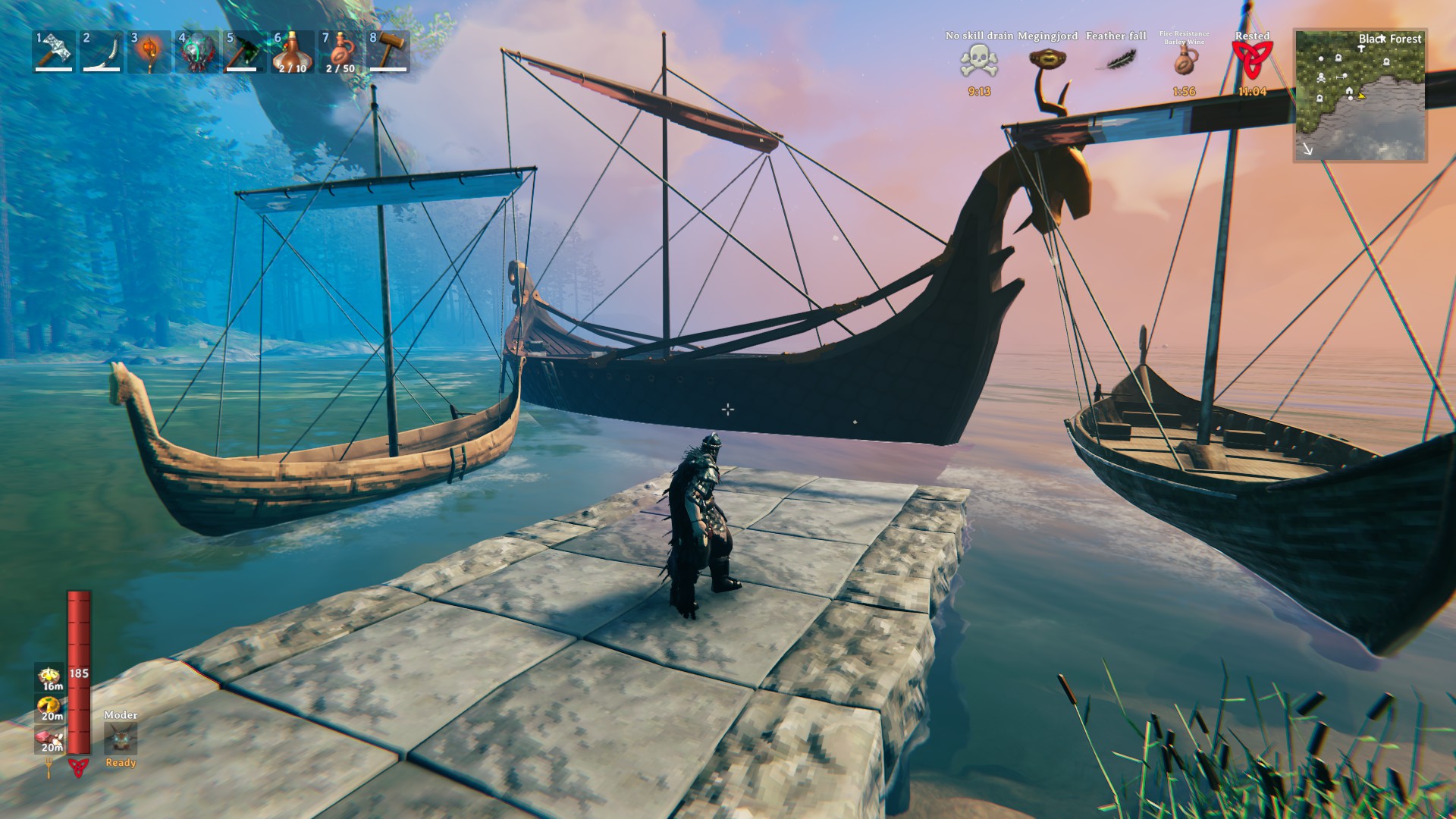The height and width of the screenshot is (819, 1456).
Task: Click the raw meat food slot
Action: point(51,739)
